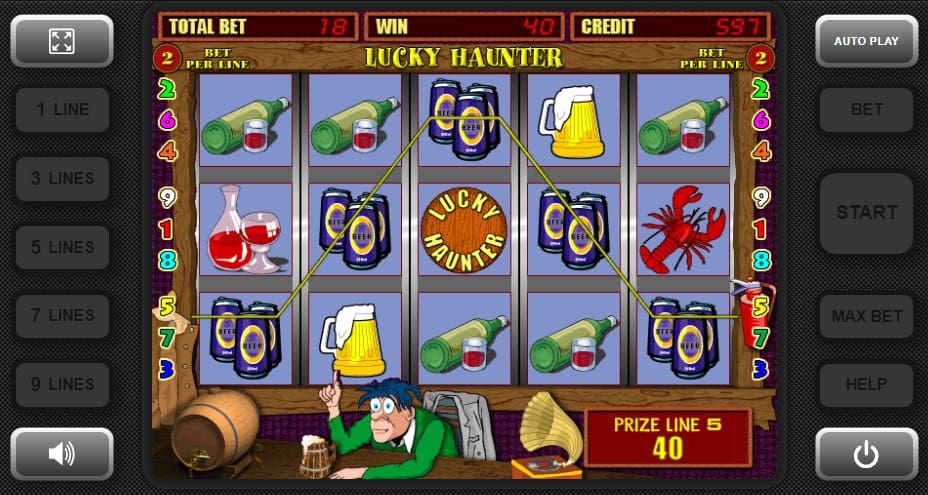The image size is (928, 495).
Task: Toggle fullscreen mode
Action: pos(62,41)
